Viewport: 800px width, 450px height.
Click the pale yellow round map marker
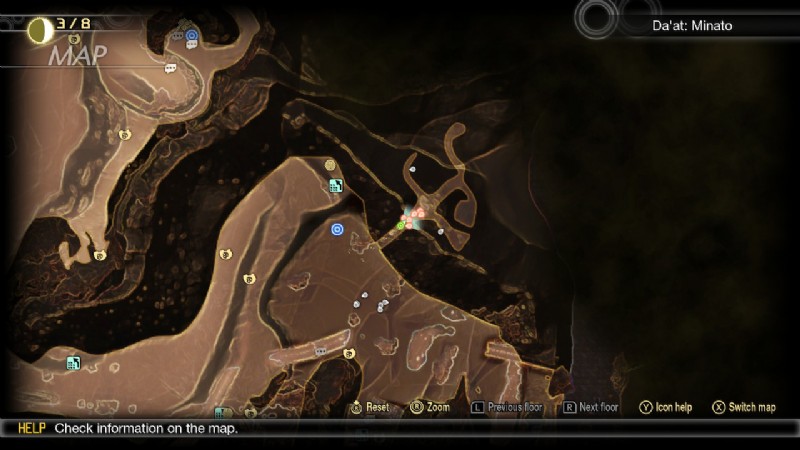330,165
